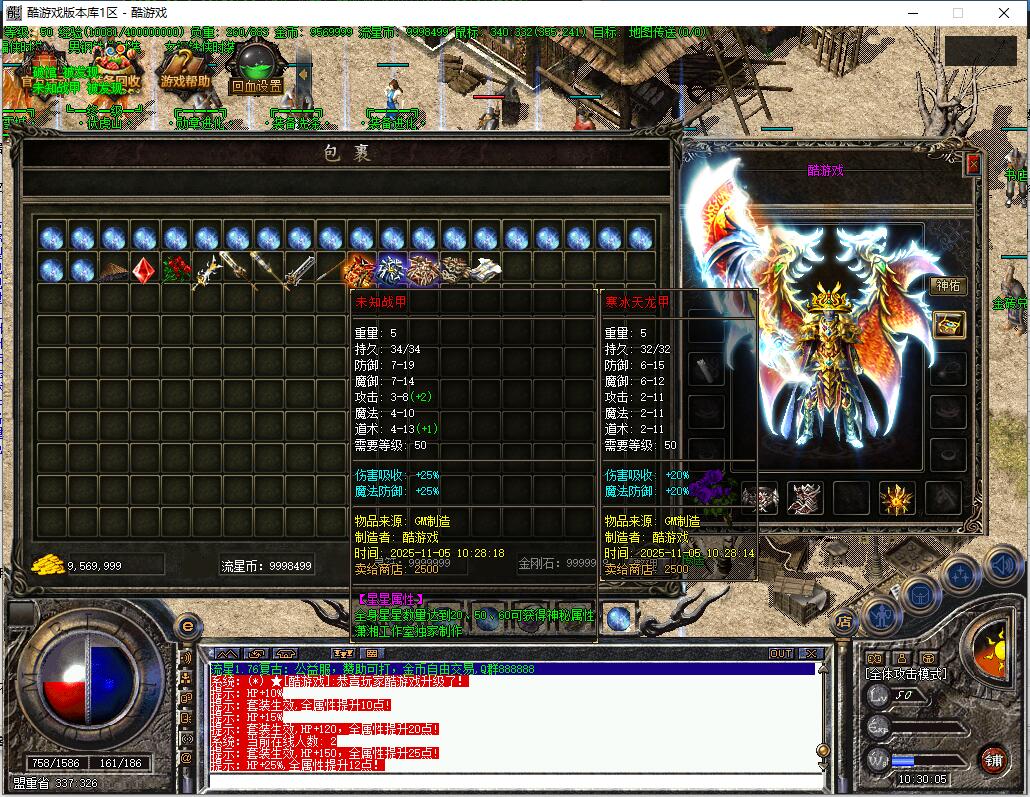Toggle the 全体攻击模式 attack mode label
The height and width of the screenshot is (797, 1030).
click(906, 674)
